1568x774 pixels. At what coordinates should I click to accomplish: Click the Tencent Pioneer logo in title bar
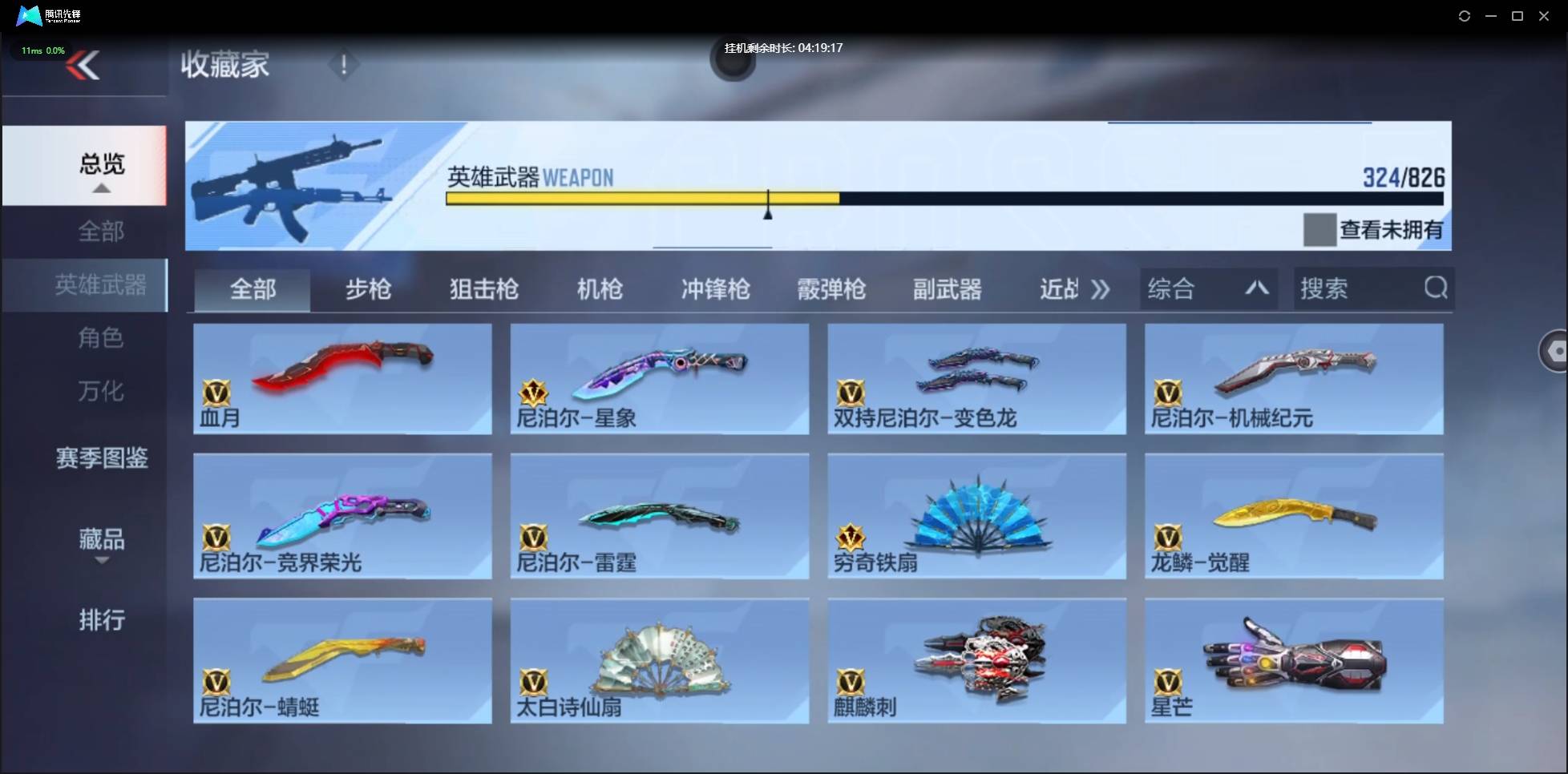(28, 15)
